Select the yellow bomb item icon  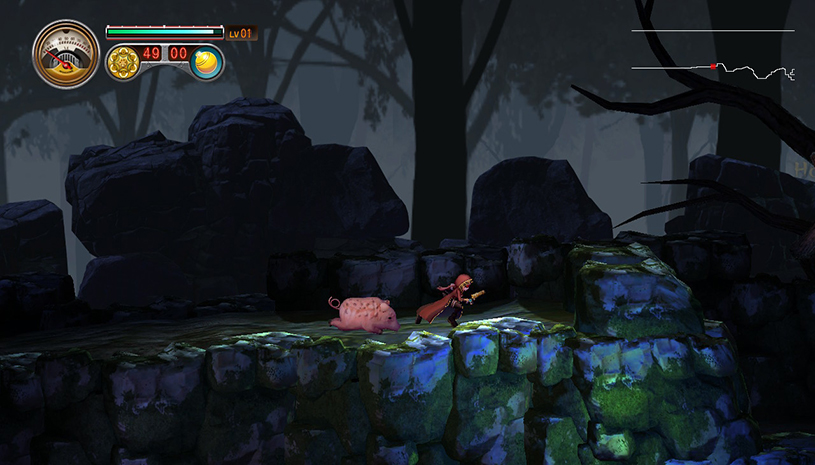pos(206,61)
